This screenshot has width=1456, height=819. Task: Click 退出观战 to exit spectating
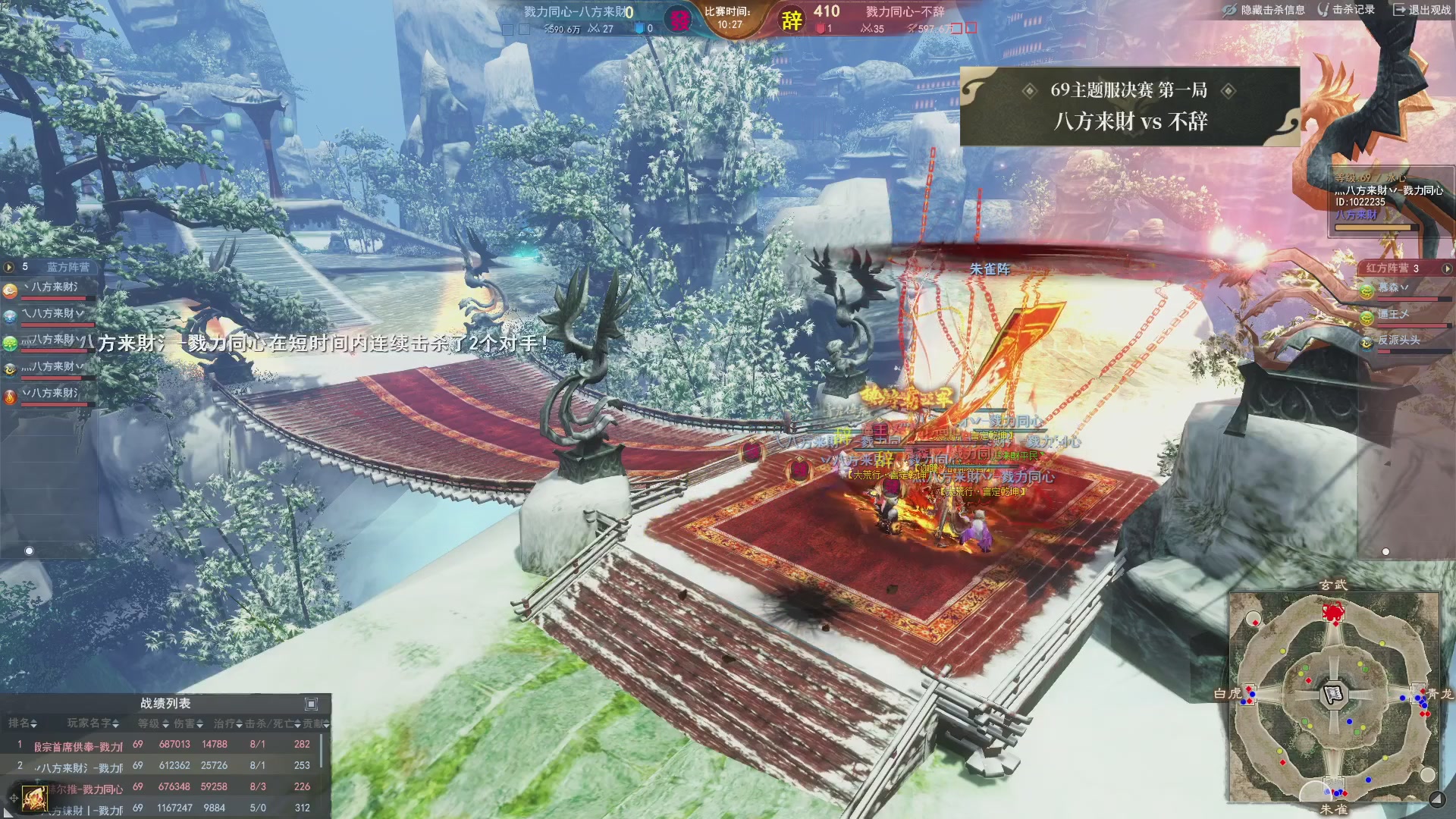1423,10
